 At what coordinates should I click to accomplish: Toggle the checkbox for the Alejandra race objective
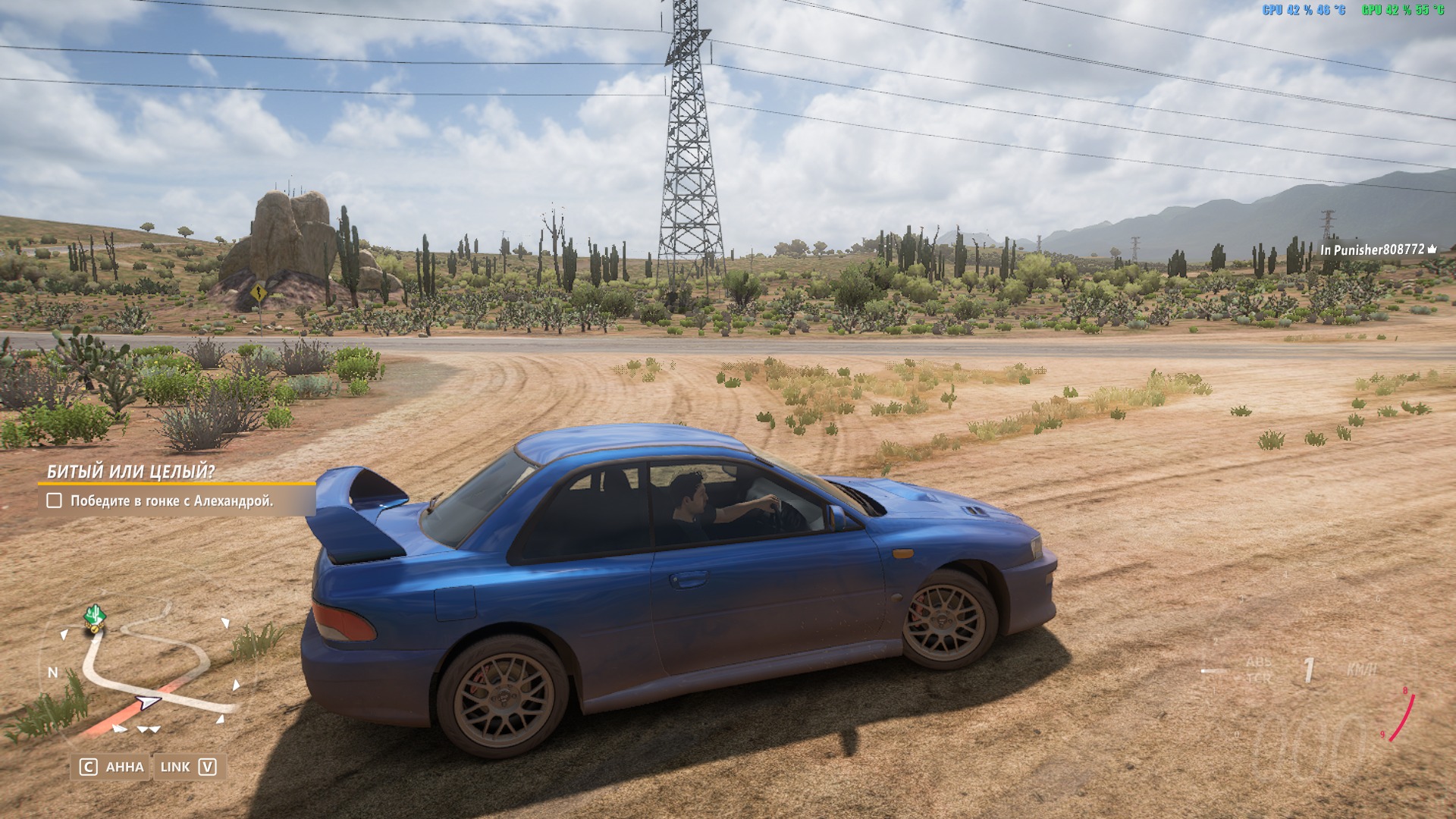click(x=55, y=500)
